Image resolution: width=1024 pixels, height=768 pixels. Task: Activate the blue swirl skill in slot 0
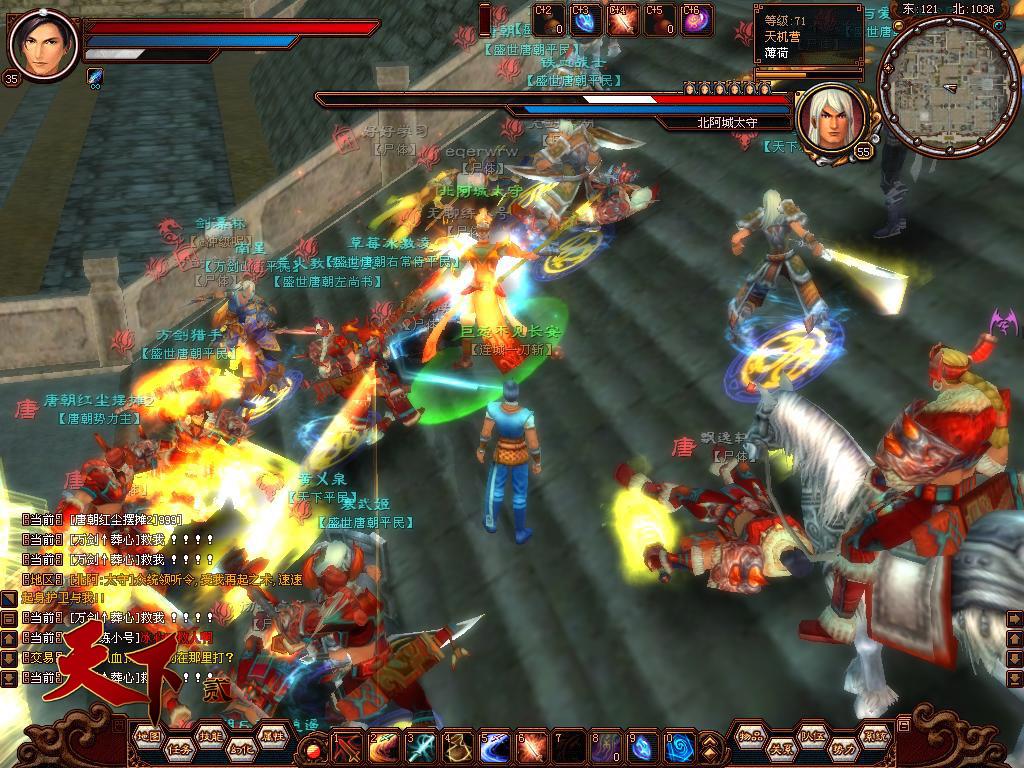click(681, 746)
